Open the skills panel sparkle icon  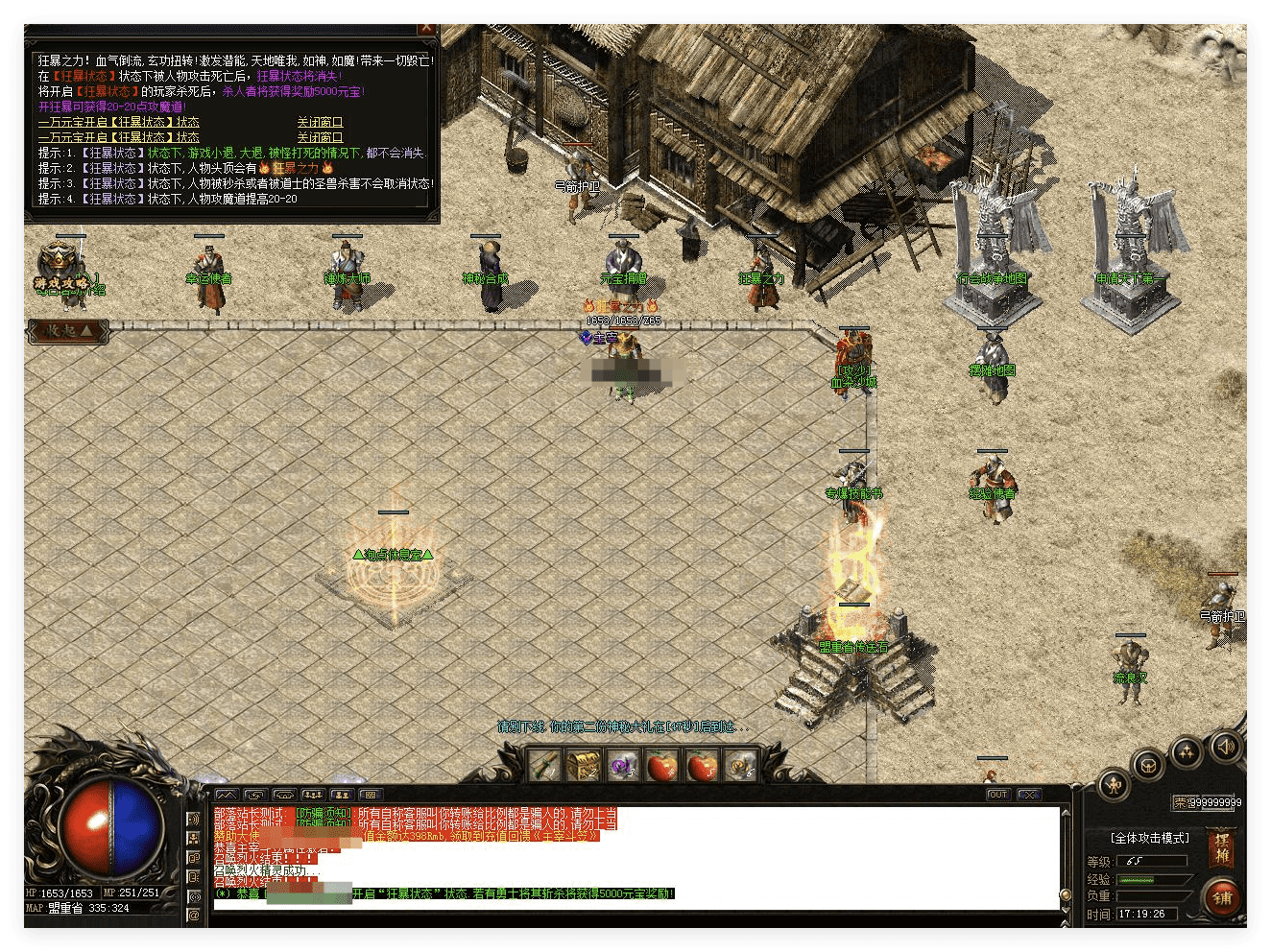(1187, 751)
